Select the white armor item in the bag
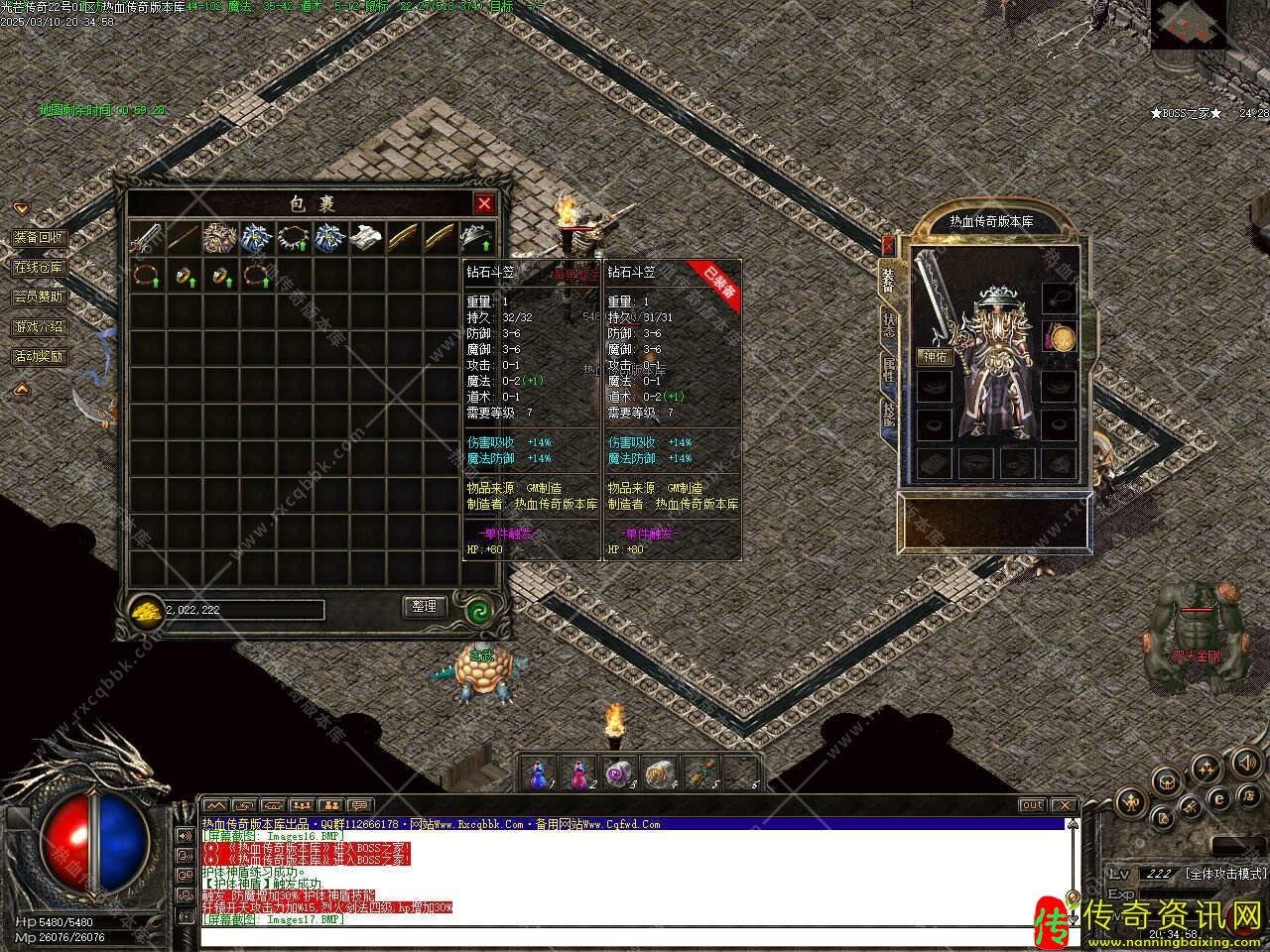This screenshot has width=1270, height=952. [x=367, y=238]
